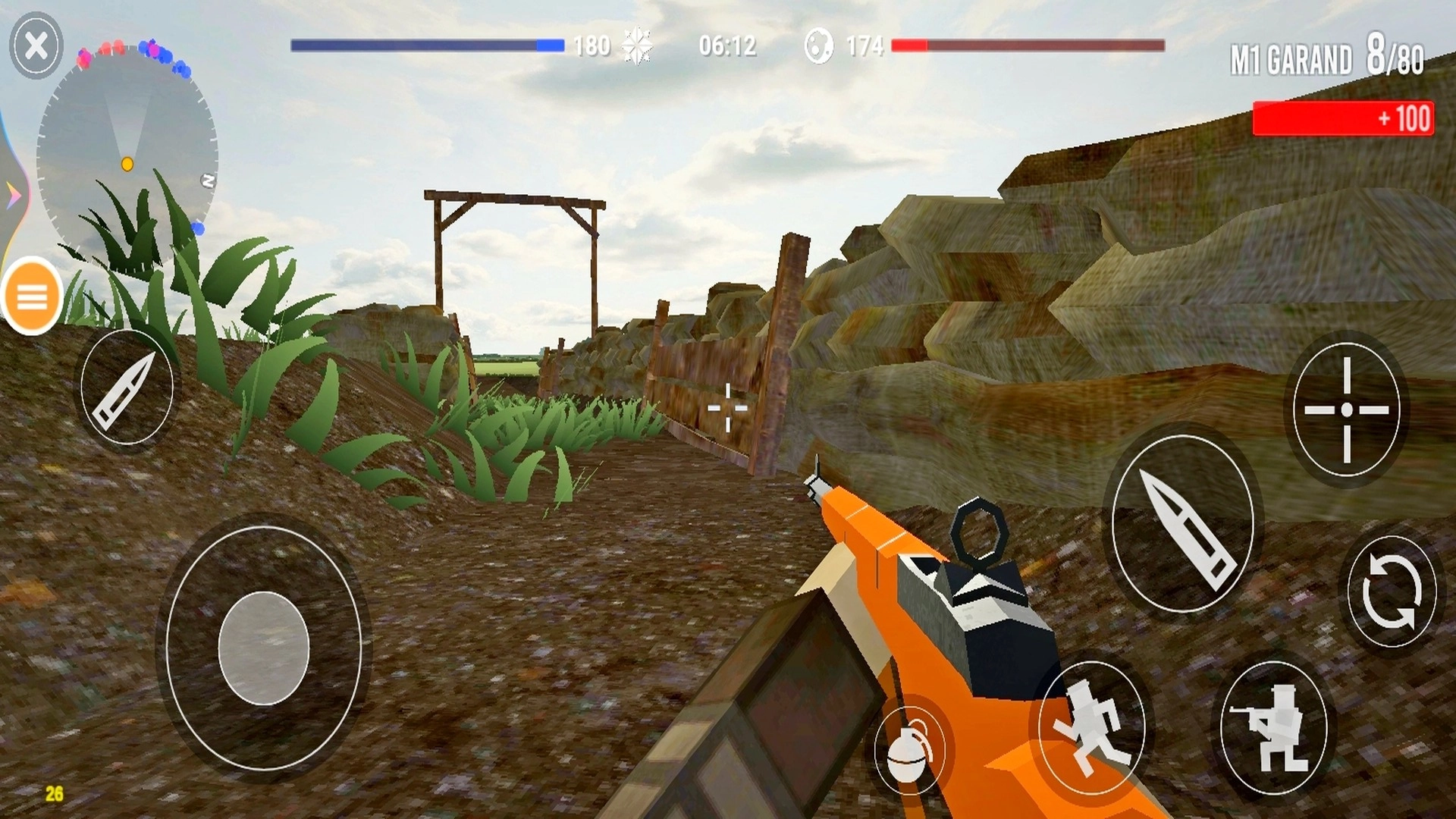Viewport: 1456px width, 819px height.
Task: Aim down sights with the crosshair button
Action: click(x=1346, y=409)
